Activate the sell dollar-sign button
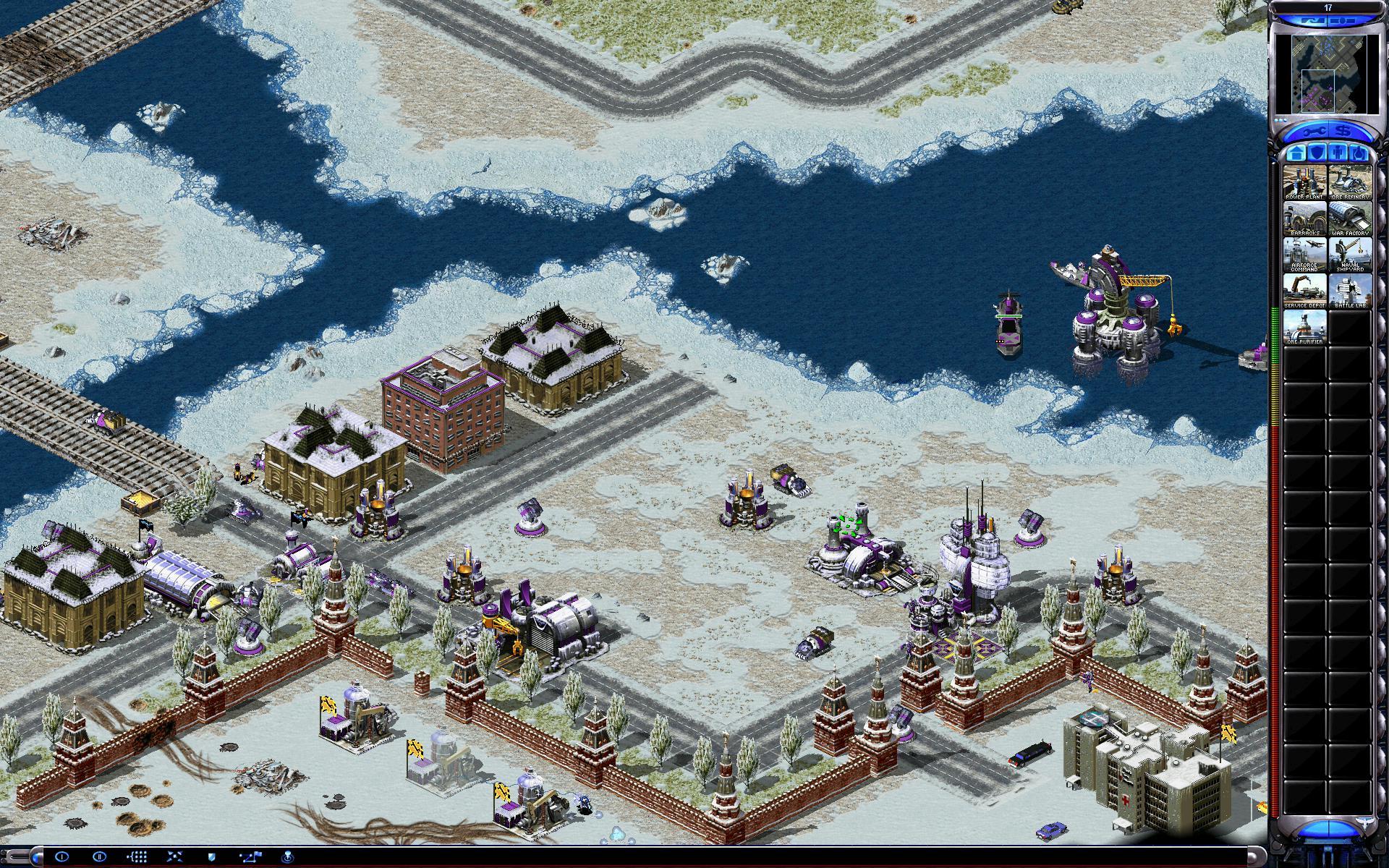Image resolution: width=1389 pixels, height=868 pixels. pyautogui.click(x=1343, y=132)
